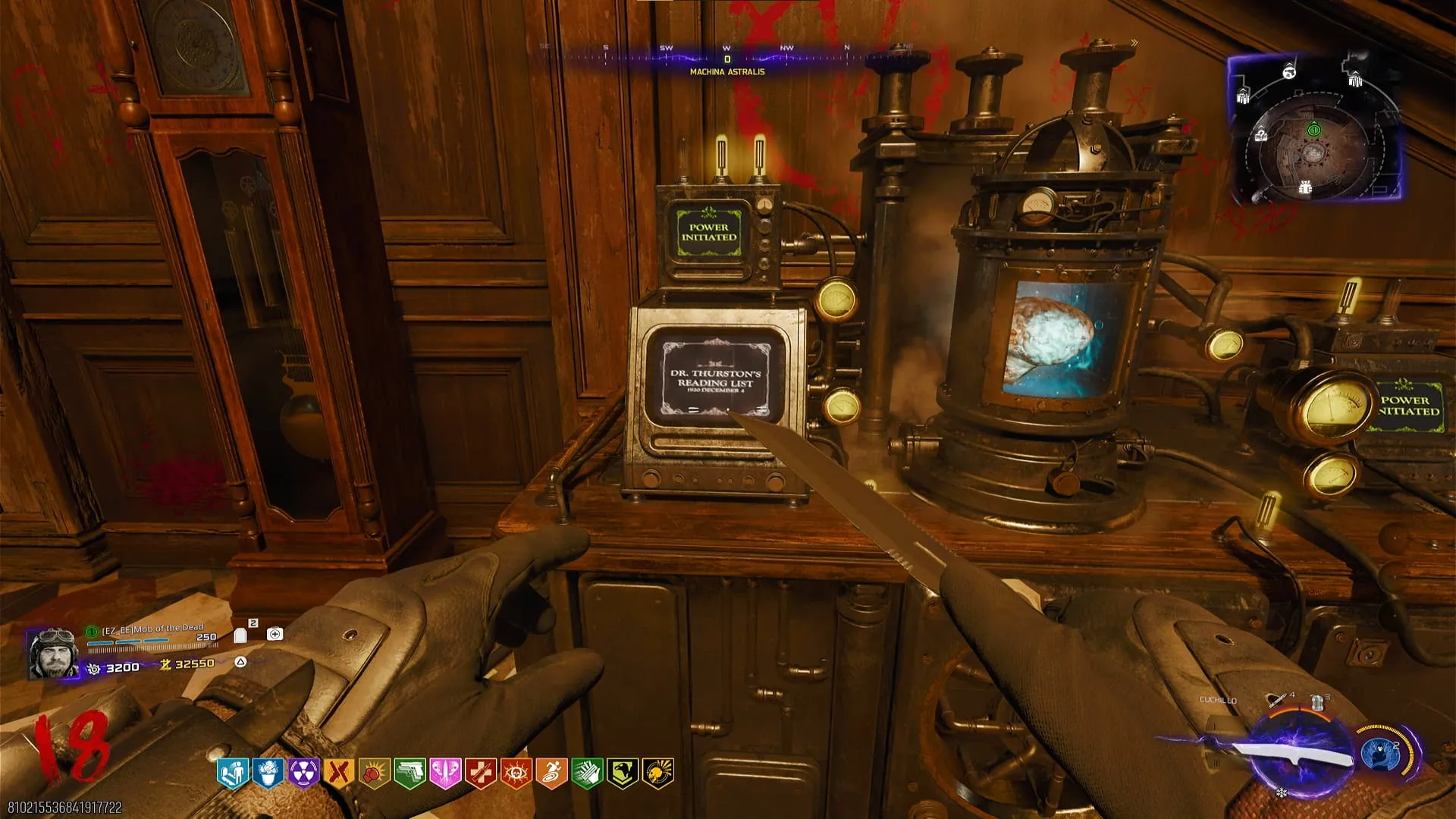Click the player portrait avatar
The width and height of the screenshot is (1456, 819).
[x=53, y=653]
